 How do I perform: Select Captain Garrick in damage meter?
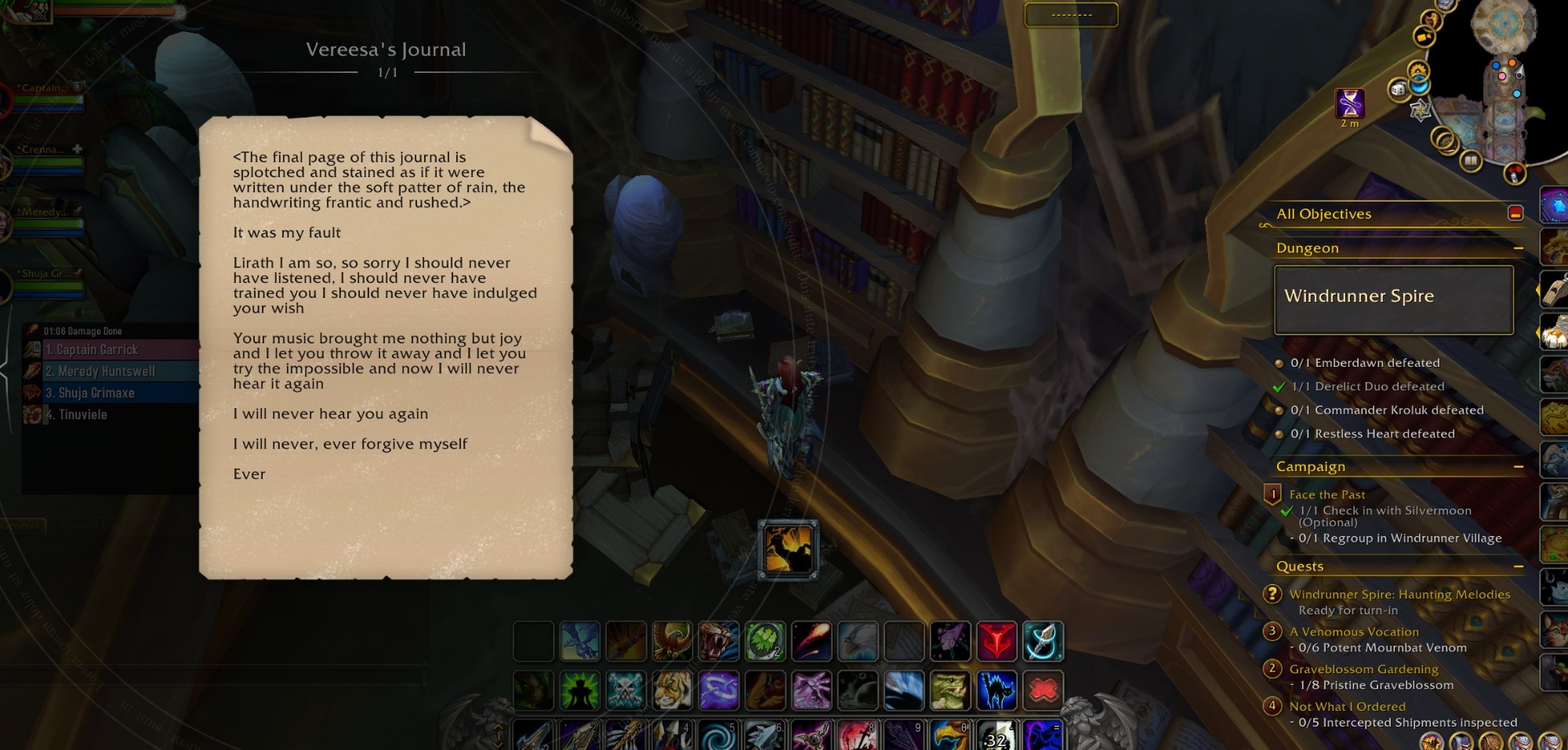tap(110, 350)
